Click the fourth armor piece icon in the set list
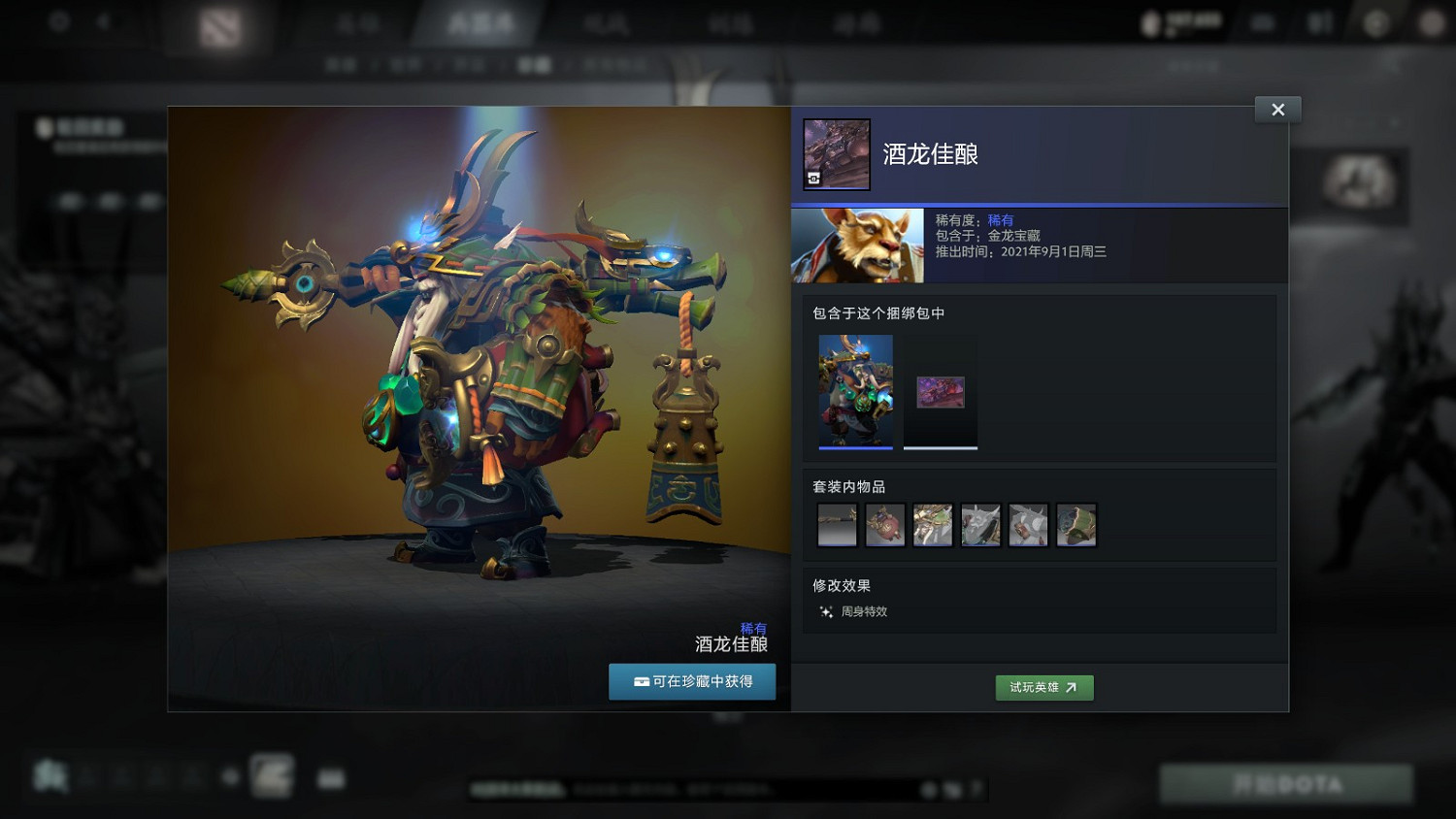This screenshot has height=819, width=1456. (980, 524)
